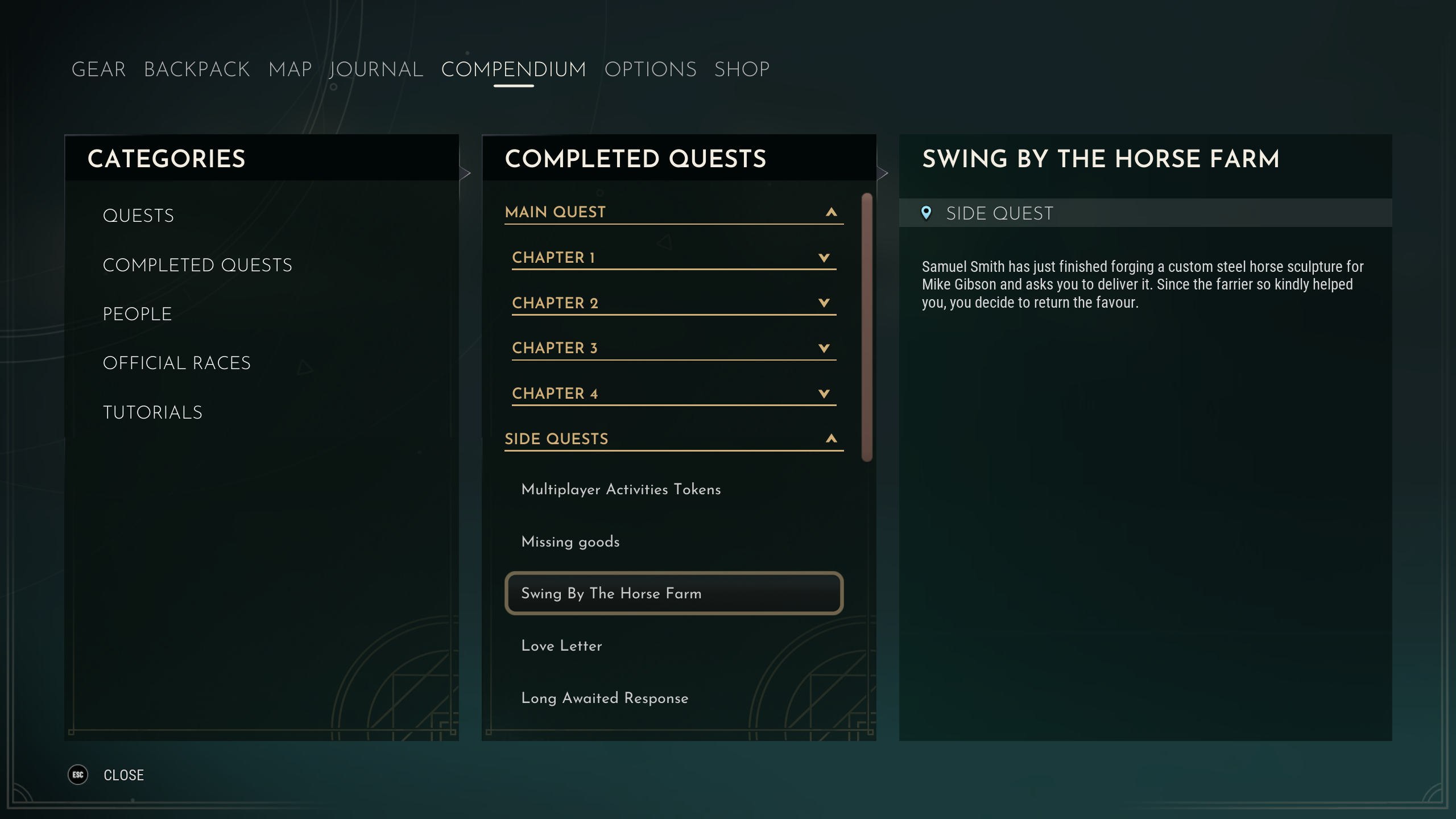The width and height of the screenshot is (1456, 819).
Task: Expand the Chapter 1 quest list
Action: [x=824, y=258]
